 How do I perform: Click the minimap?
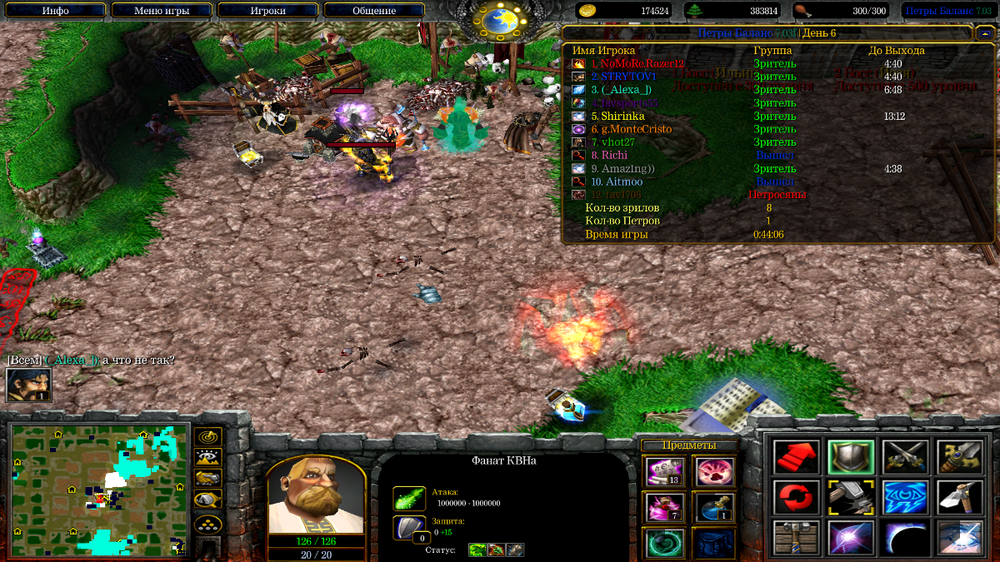98,490
